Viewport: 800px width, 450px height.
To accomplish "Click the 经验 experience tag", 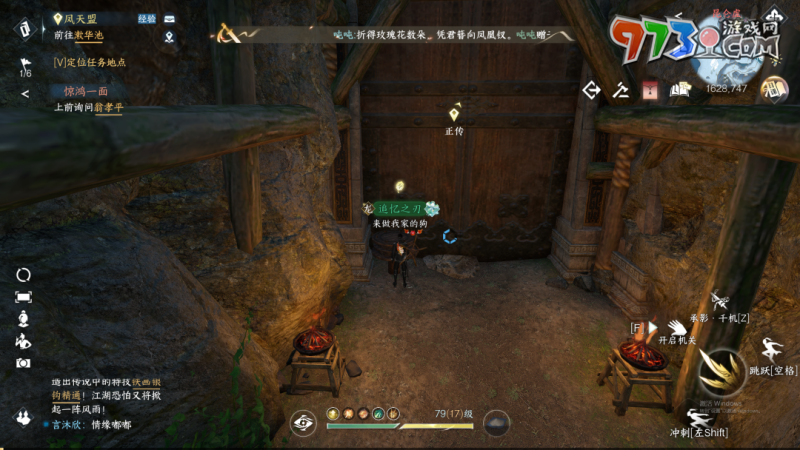I will coord(146,18).
